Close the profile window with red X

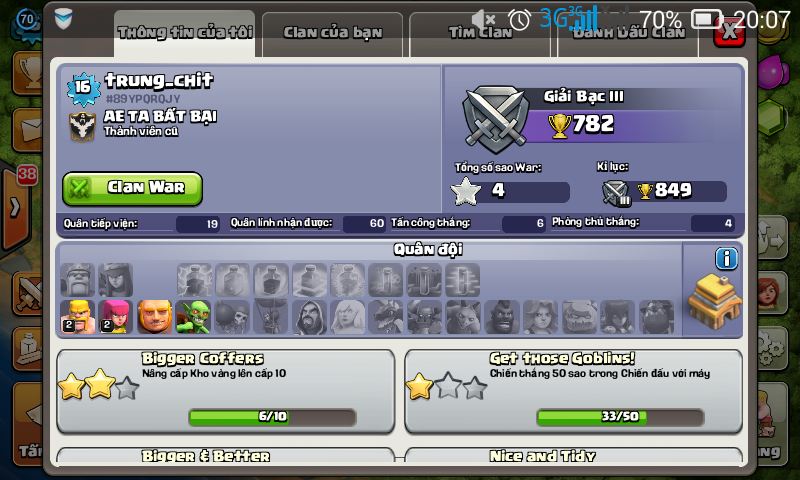(x=731, y=31)
